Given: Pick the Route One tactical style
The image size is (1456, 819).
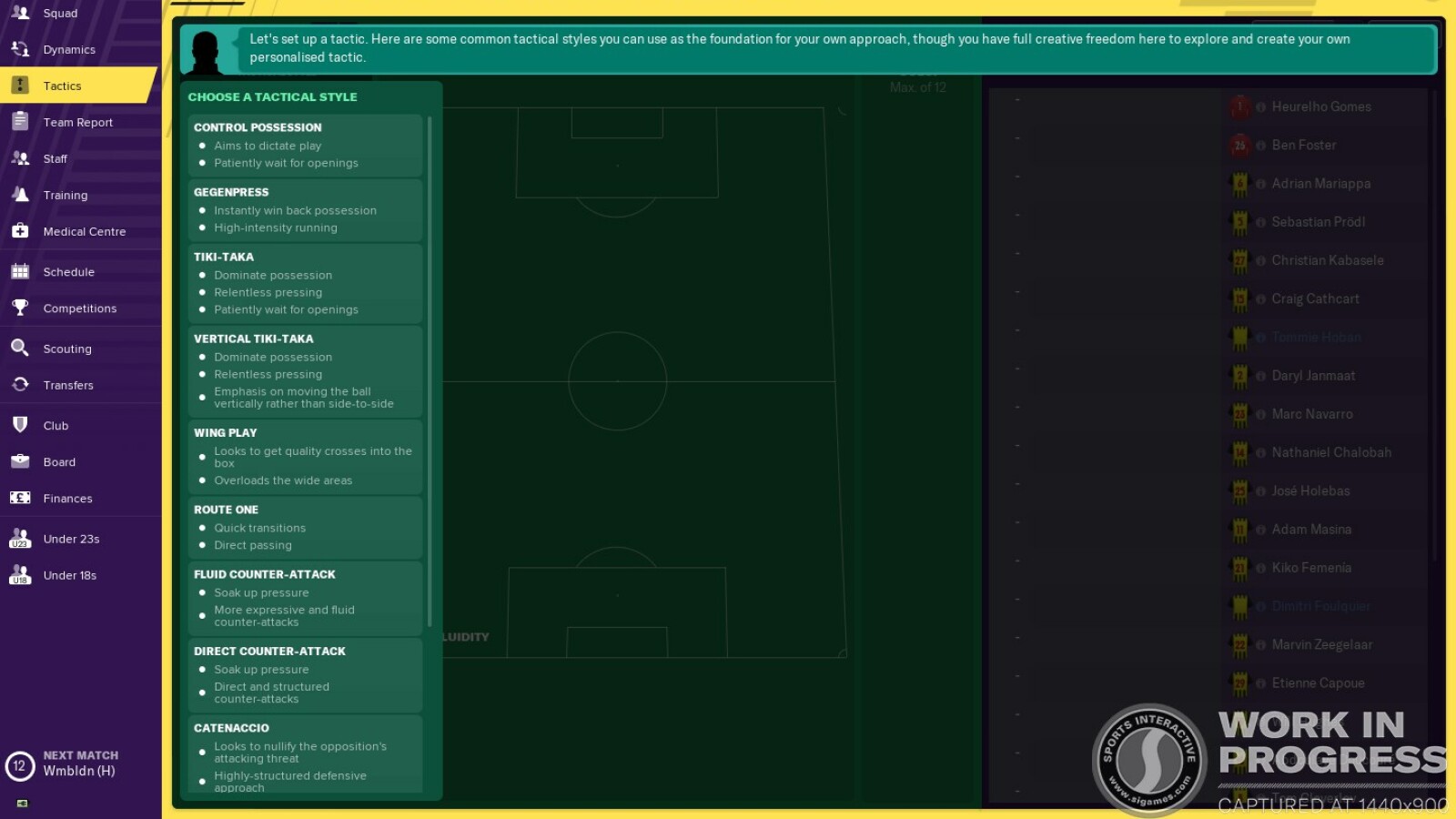Looking at the screenshot, I should pyautogui.click(x=305, y=528).
